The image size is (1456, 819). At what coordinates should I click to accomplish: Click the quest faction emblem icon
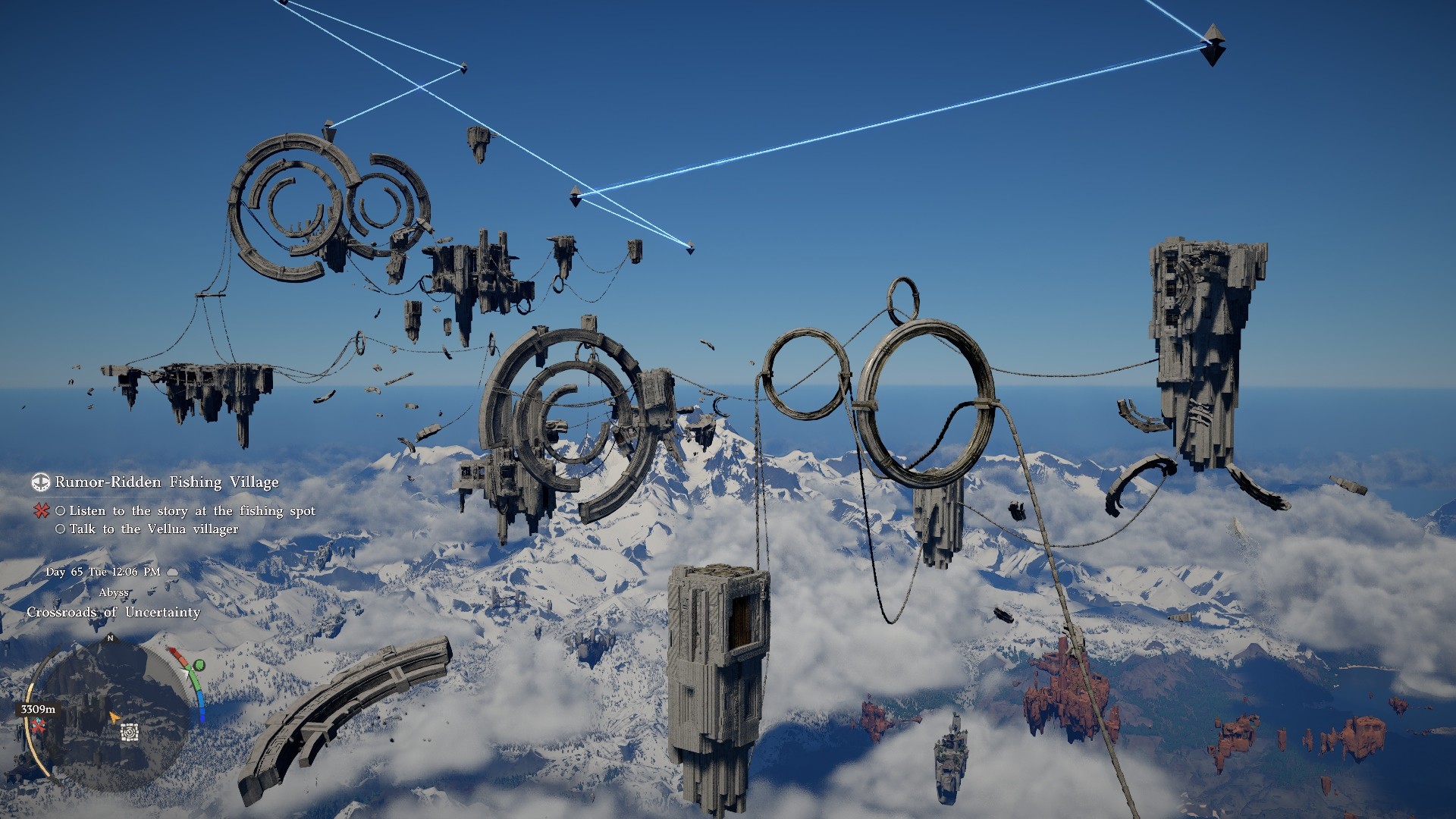40,482
